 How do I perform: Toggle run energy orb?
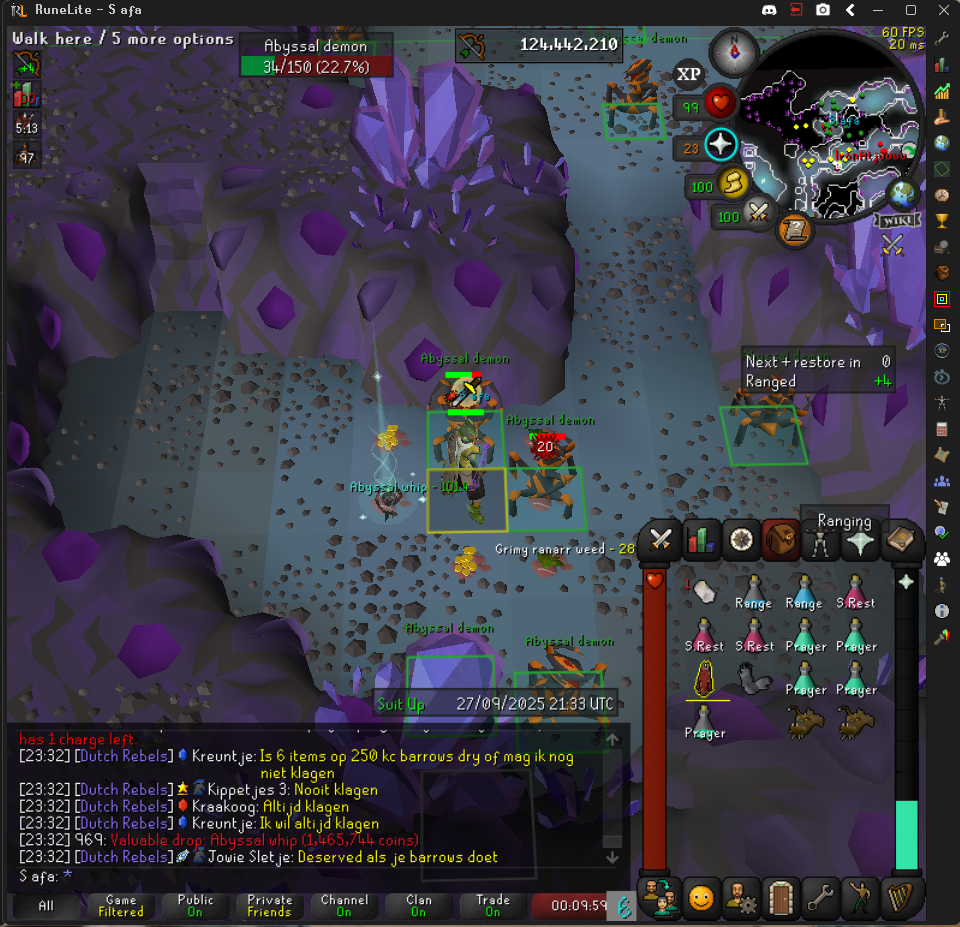(732, 183)
